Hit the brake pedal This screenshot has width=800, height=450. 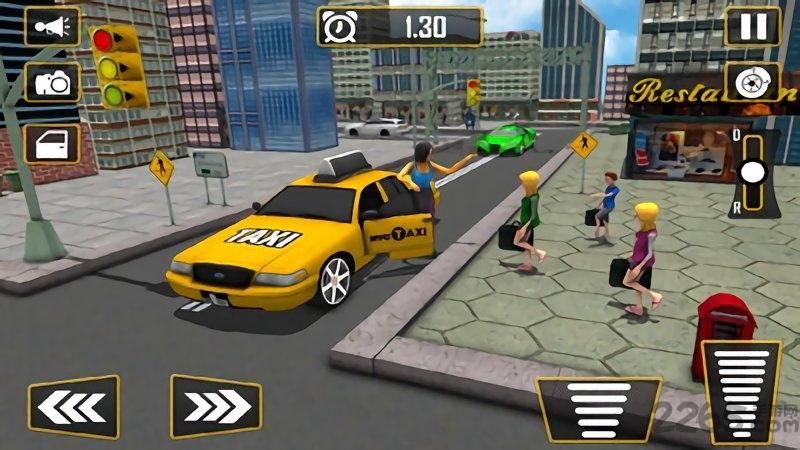click(x=598, y=407)
